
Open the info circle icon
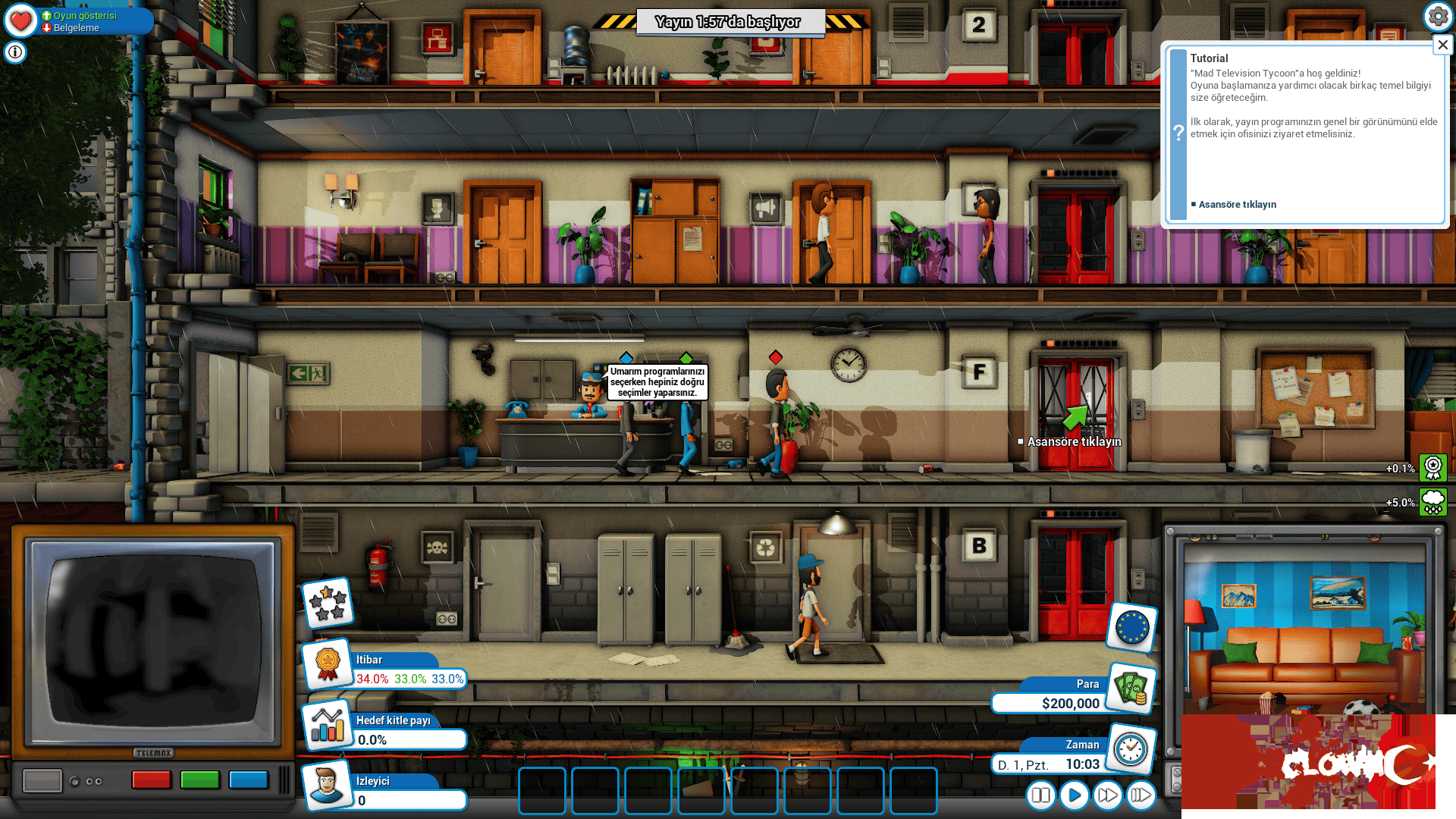14,52
